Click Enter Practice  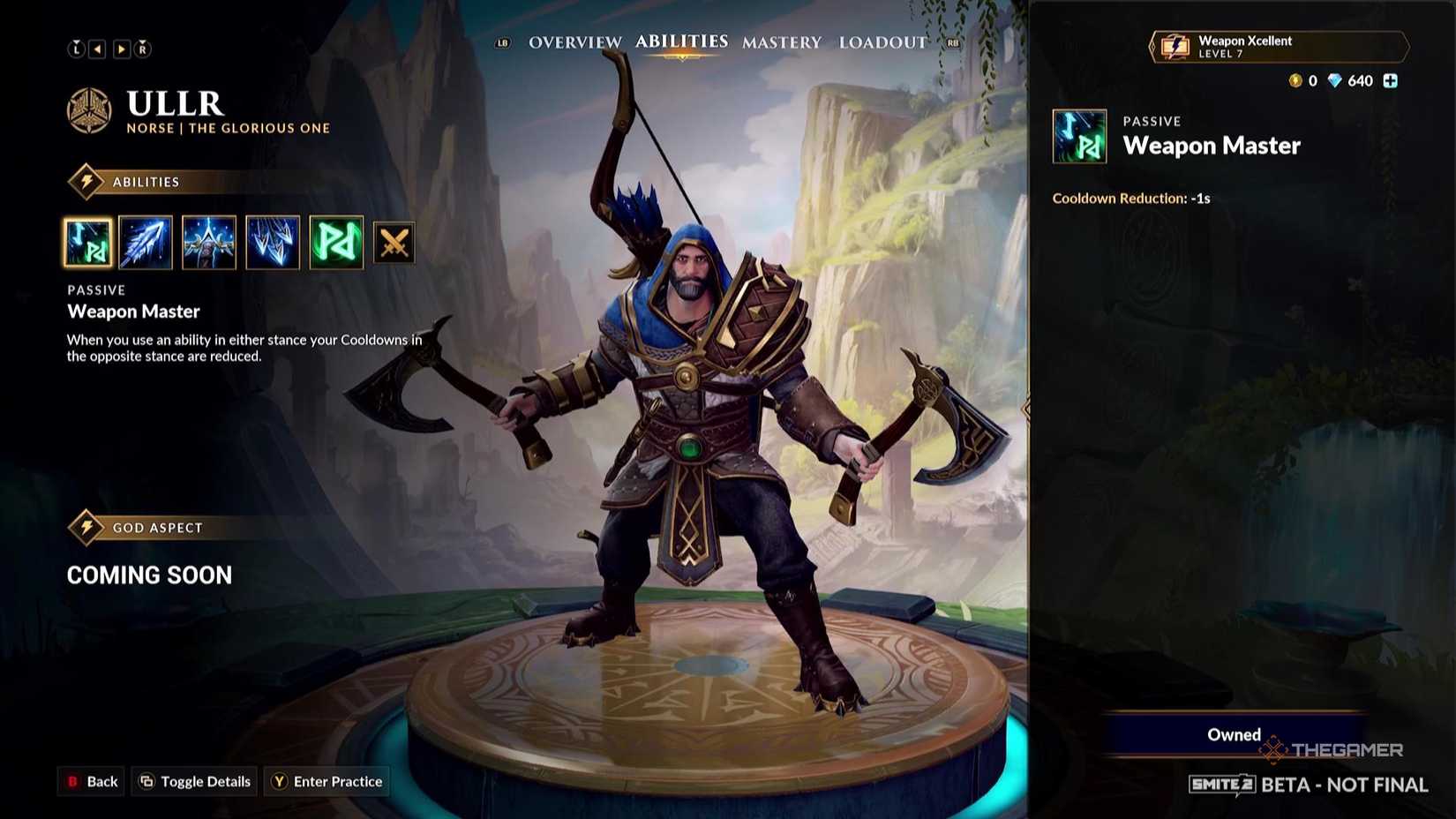326,781
